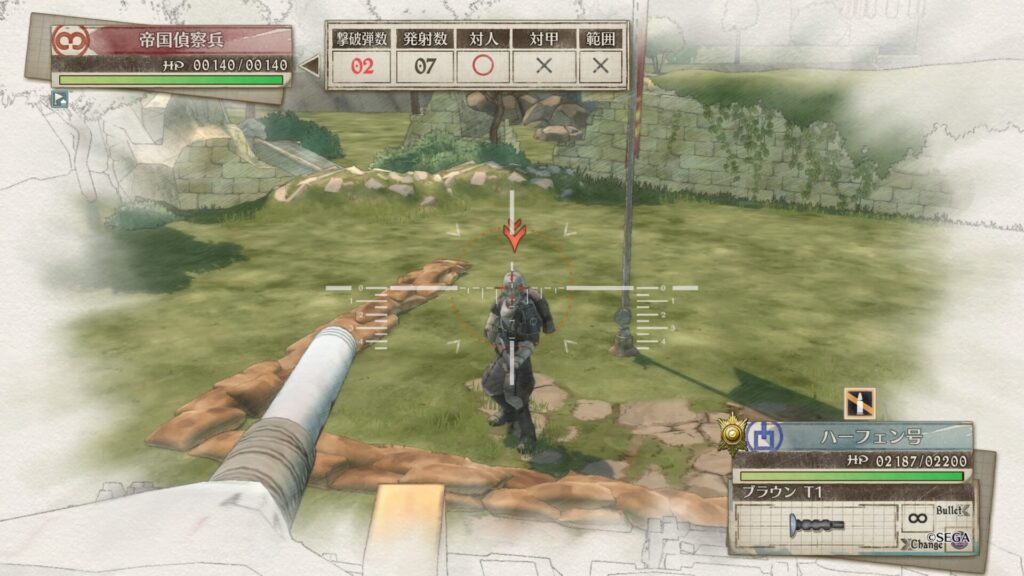Click the small blue flag status icon
This screenshot has height=576, width=1024.
[59, 98]
